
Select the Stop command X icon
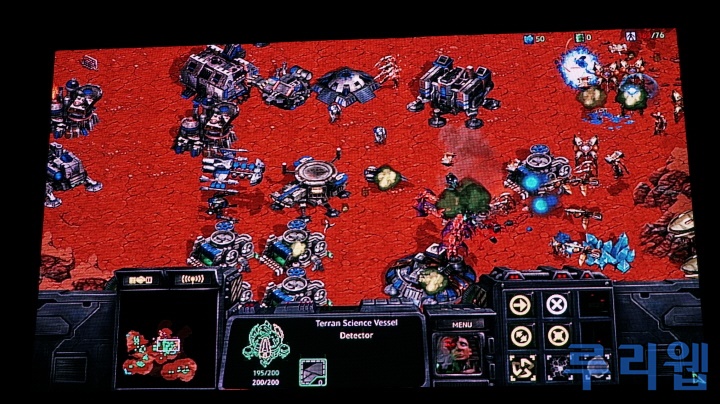coord(556,304)
